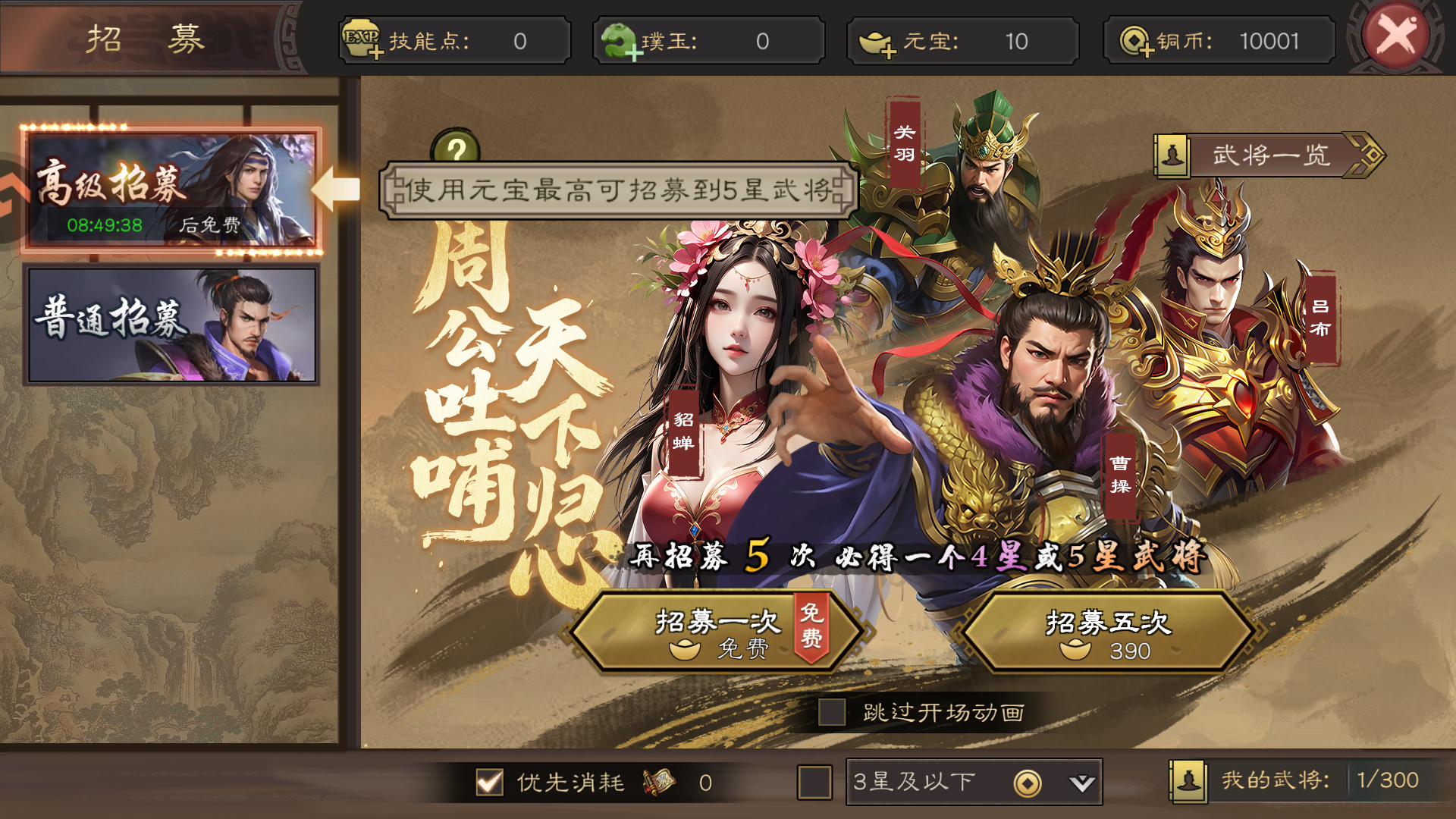Viewport: 1456px width, 819px height.
Task: Click the 武将一览 hero roster book icon
Action: point(1171,155)
